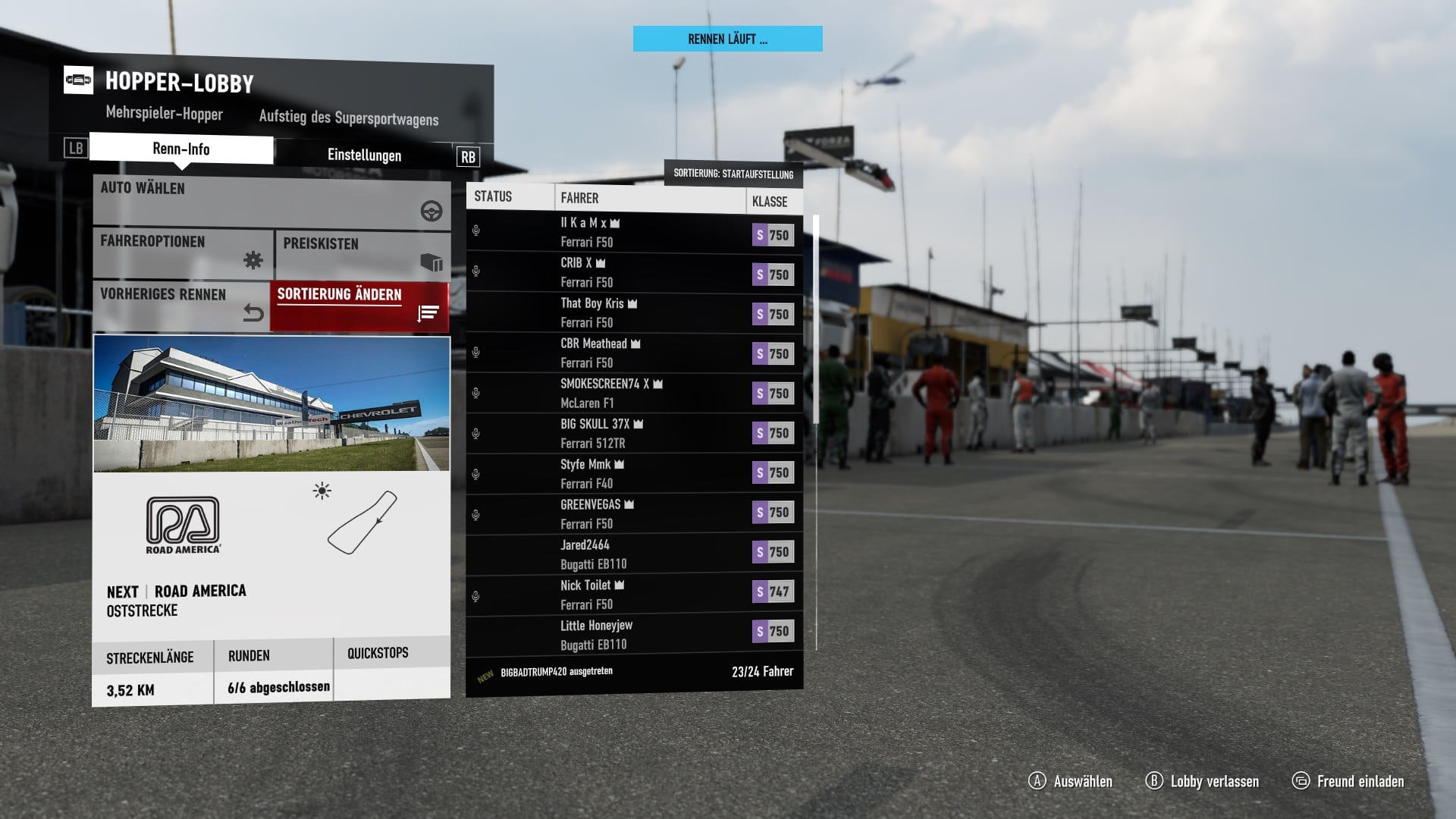The width and height of the screenshot is (1456, 819).
Task: Select GREENVEGAS driver row
Action: pos(634,514)
